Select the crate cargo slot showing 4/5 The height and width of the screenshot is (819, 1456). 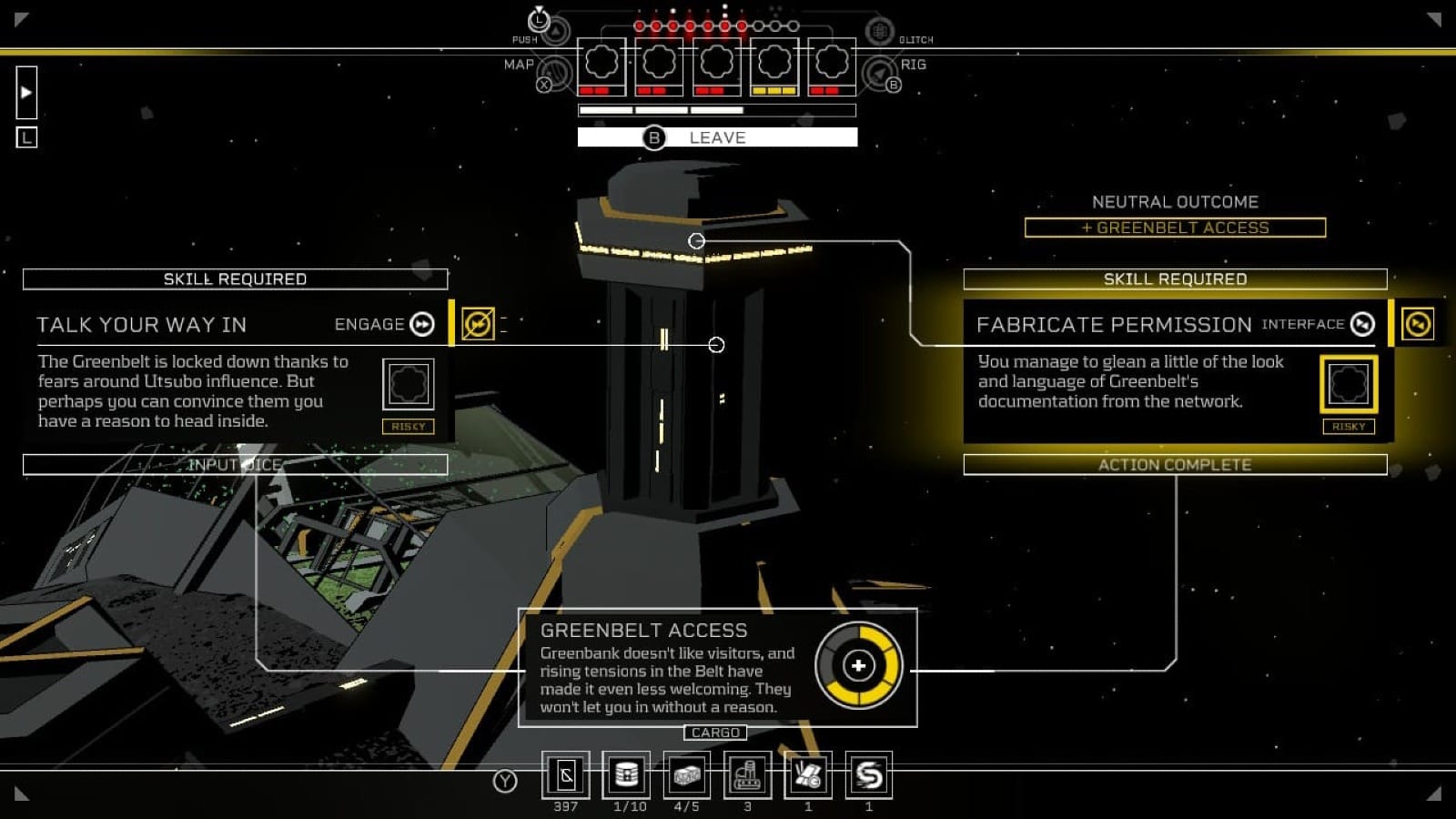pos(686,775)
